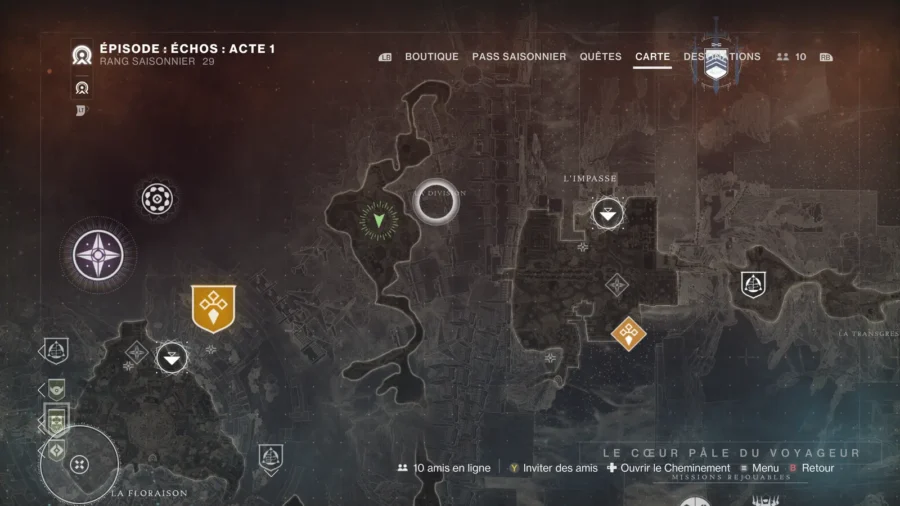The image size is (900, 506).
Task: Select the L'Impasse landing zone marker
Action: click(608, 213)
